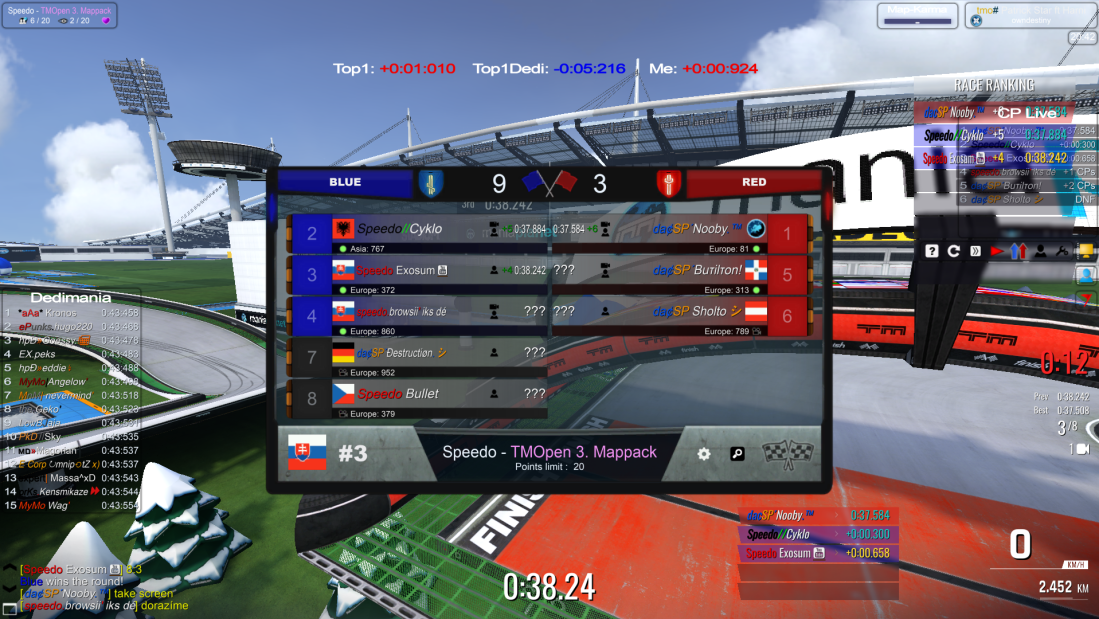Choose the da¢SP Nooby player row

click(x=680, y=235)
